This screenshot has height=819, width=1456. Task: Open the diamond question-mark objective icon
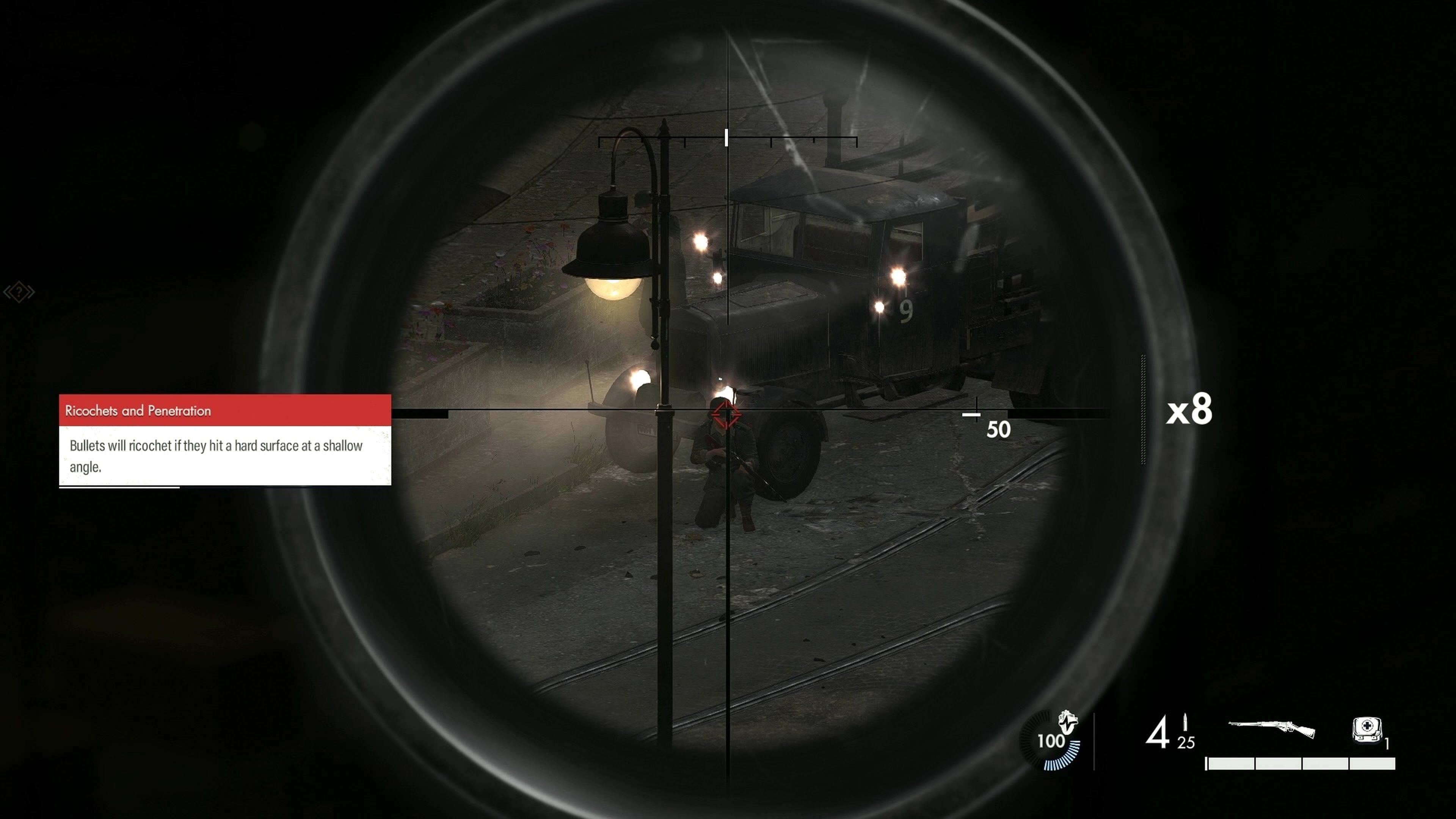(19, 293)
